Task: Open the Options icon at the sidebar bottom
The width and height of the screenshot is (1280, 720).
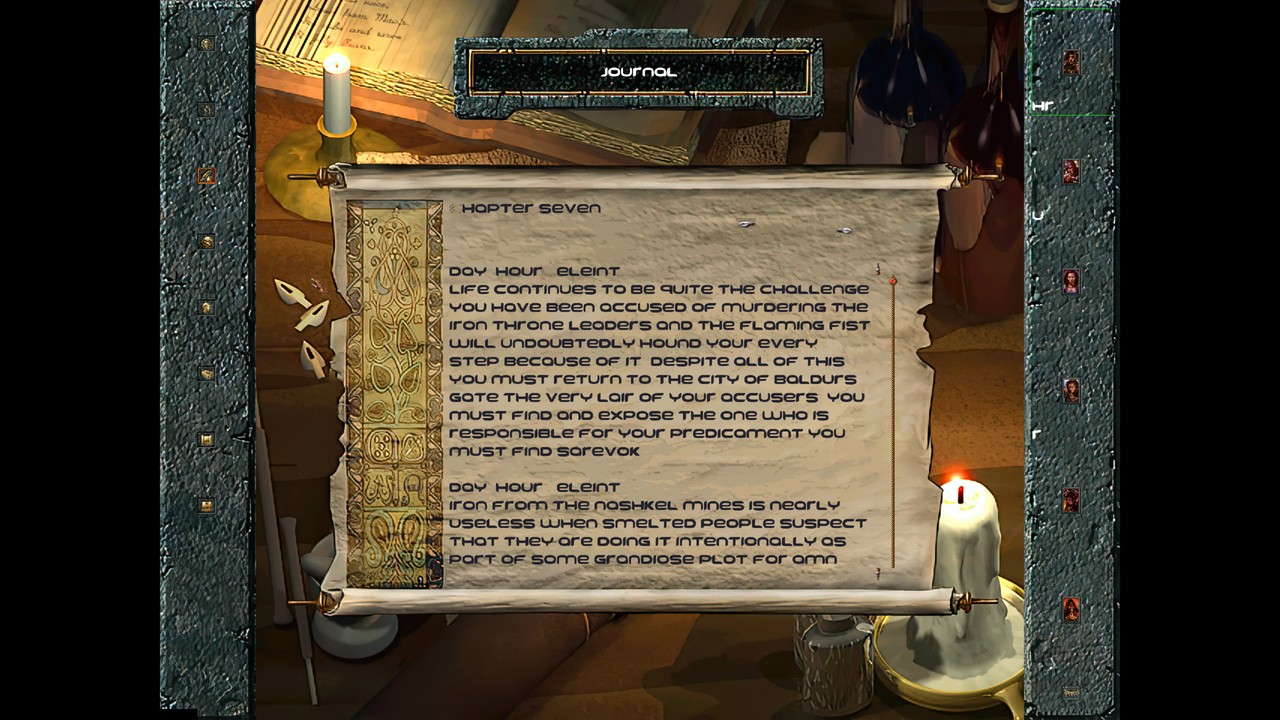Action: tap(208, 507)
